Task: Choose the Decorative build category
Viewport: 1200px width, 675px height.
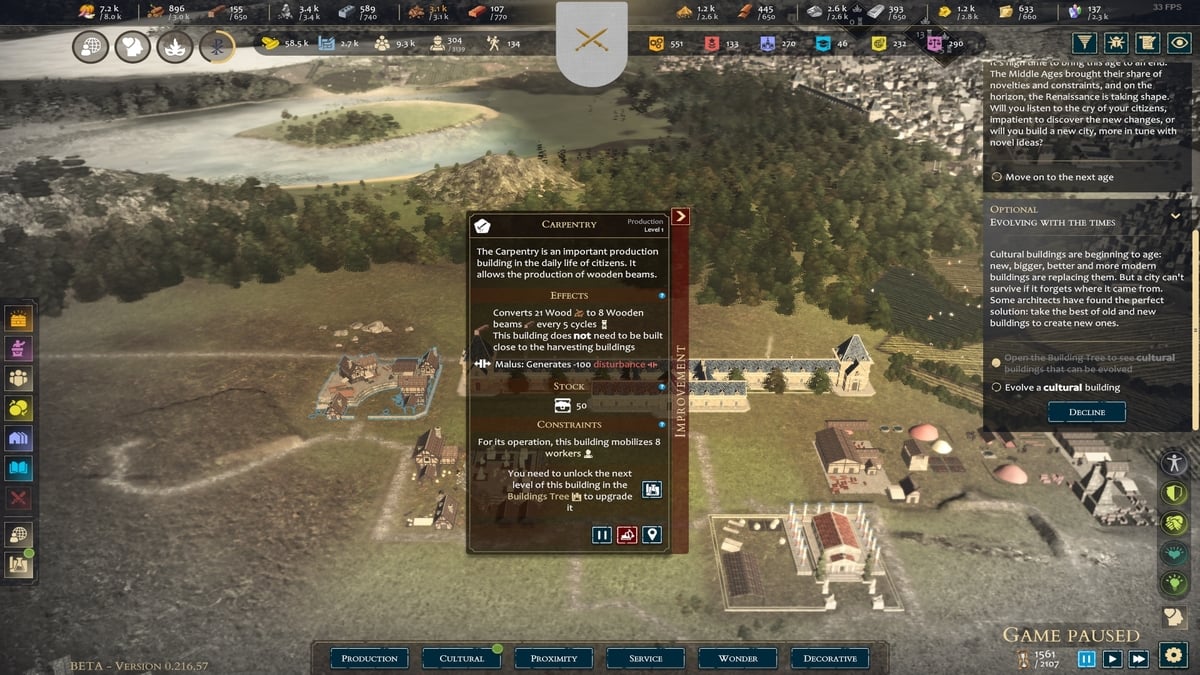Action: pyautogui.click(x=830, y=658)
